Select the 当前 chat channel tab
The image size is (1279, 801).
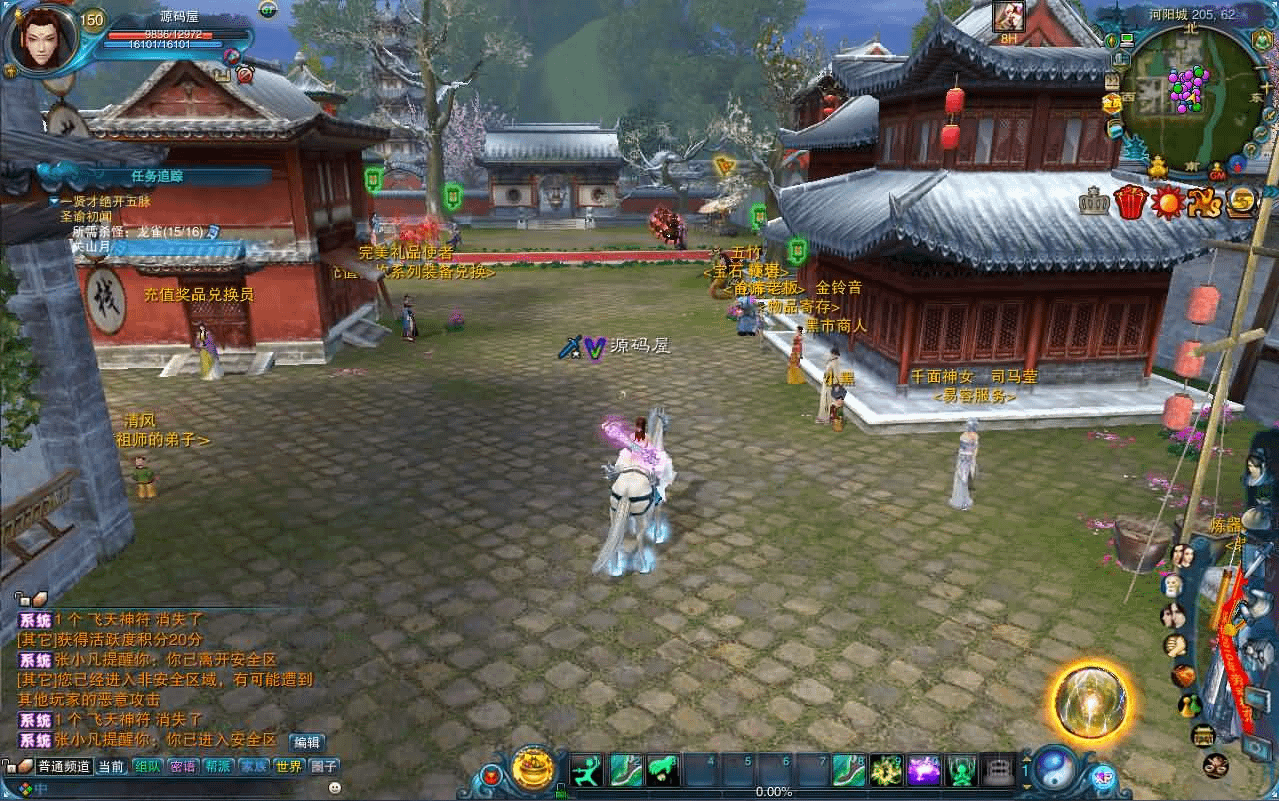(x=111, y=767)
